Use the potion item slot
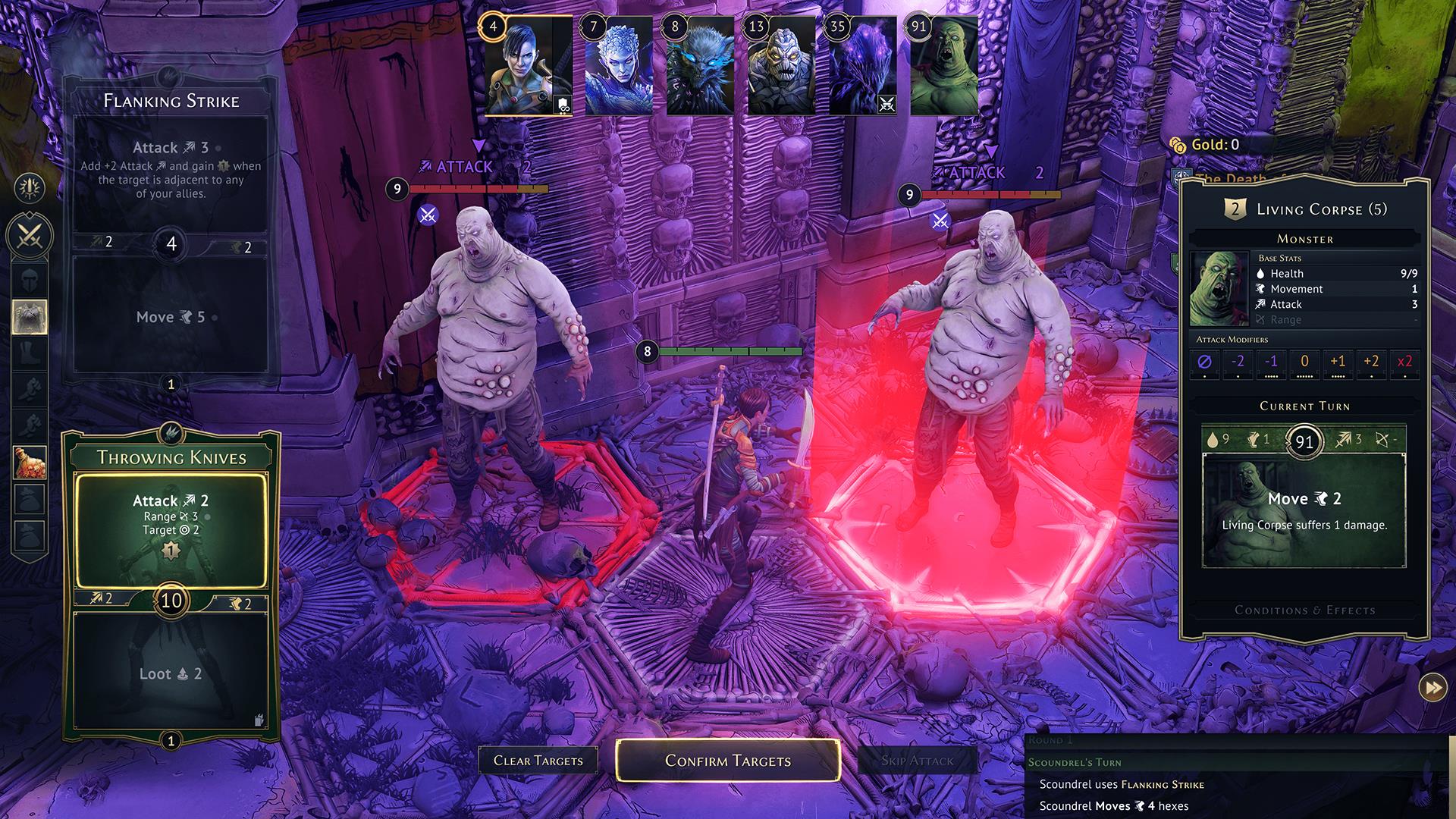The height and width of the screenshot is (819, 1456). coord(30,462)
